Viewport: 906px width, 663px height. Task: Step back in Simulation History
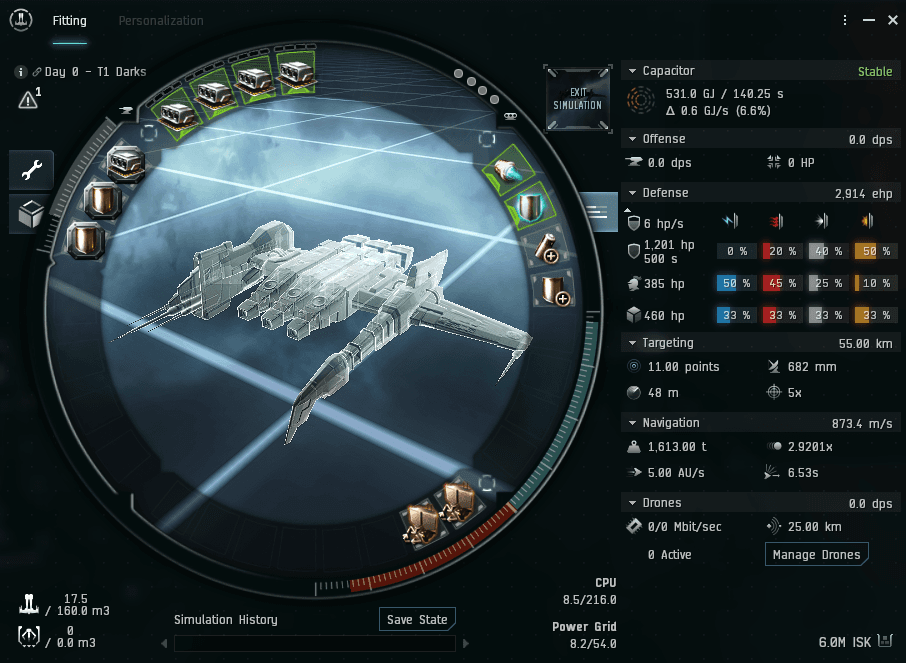tap(164, 643)
